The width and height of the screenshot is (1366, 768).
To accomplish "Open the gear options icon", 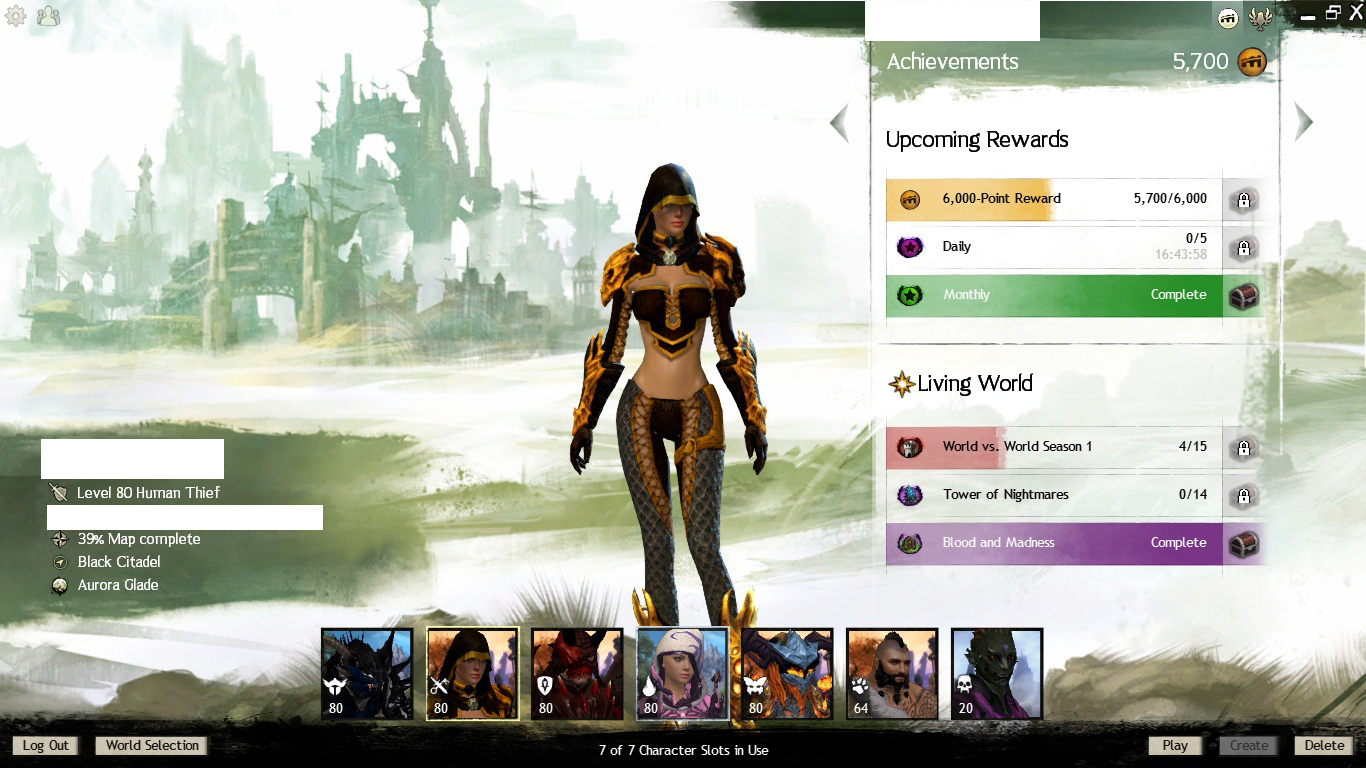I will [16, 16].
